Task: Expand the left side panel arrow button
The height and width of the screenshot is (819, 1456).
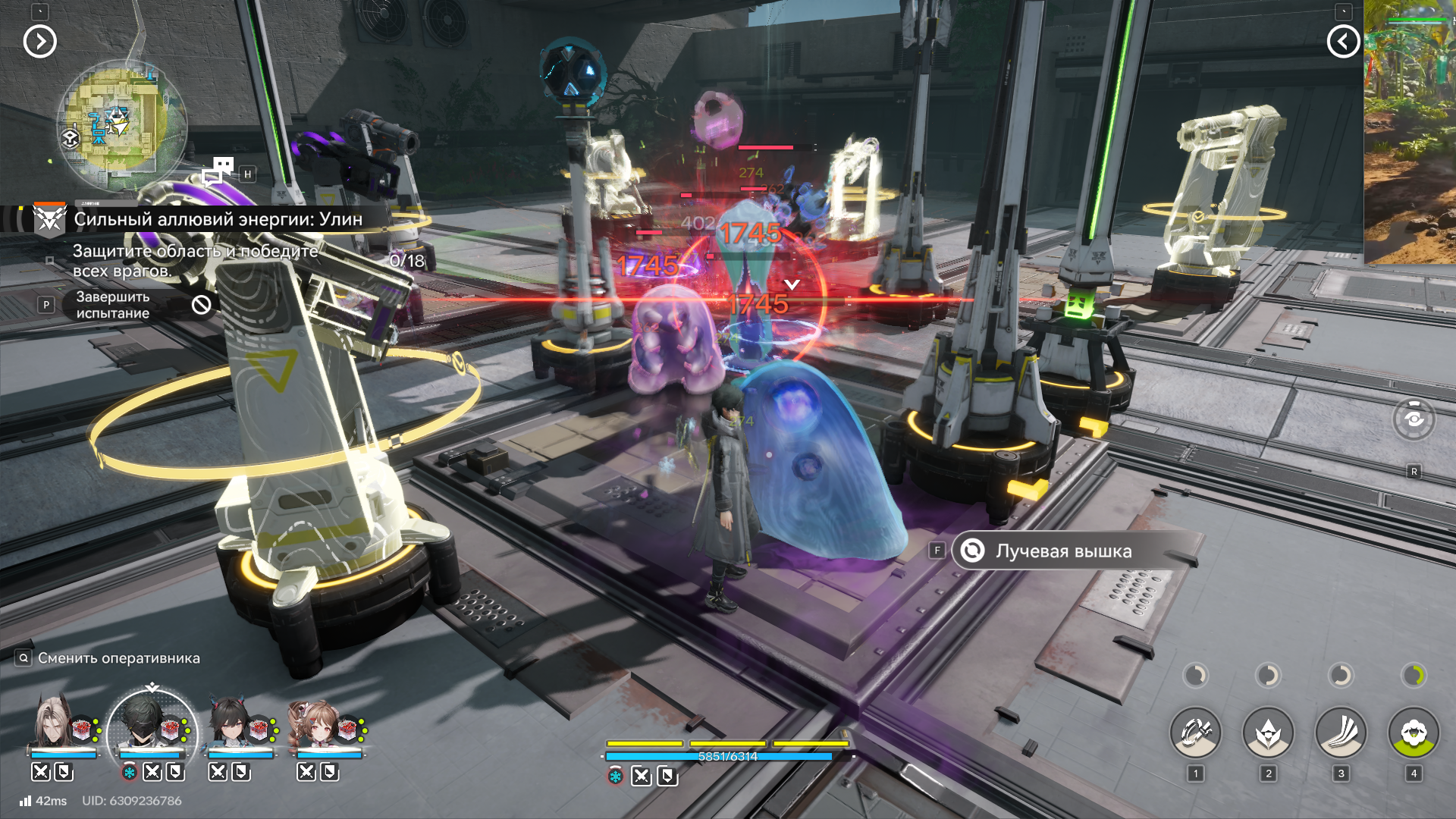Action: click(x=40, y=42)
